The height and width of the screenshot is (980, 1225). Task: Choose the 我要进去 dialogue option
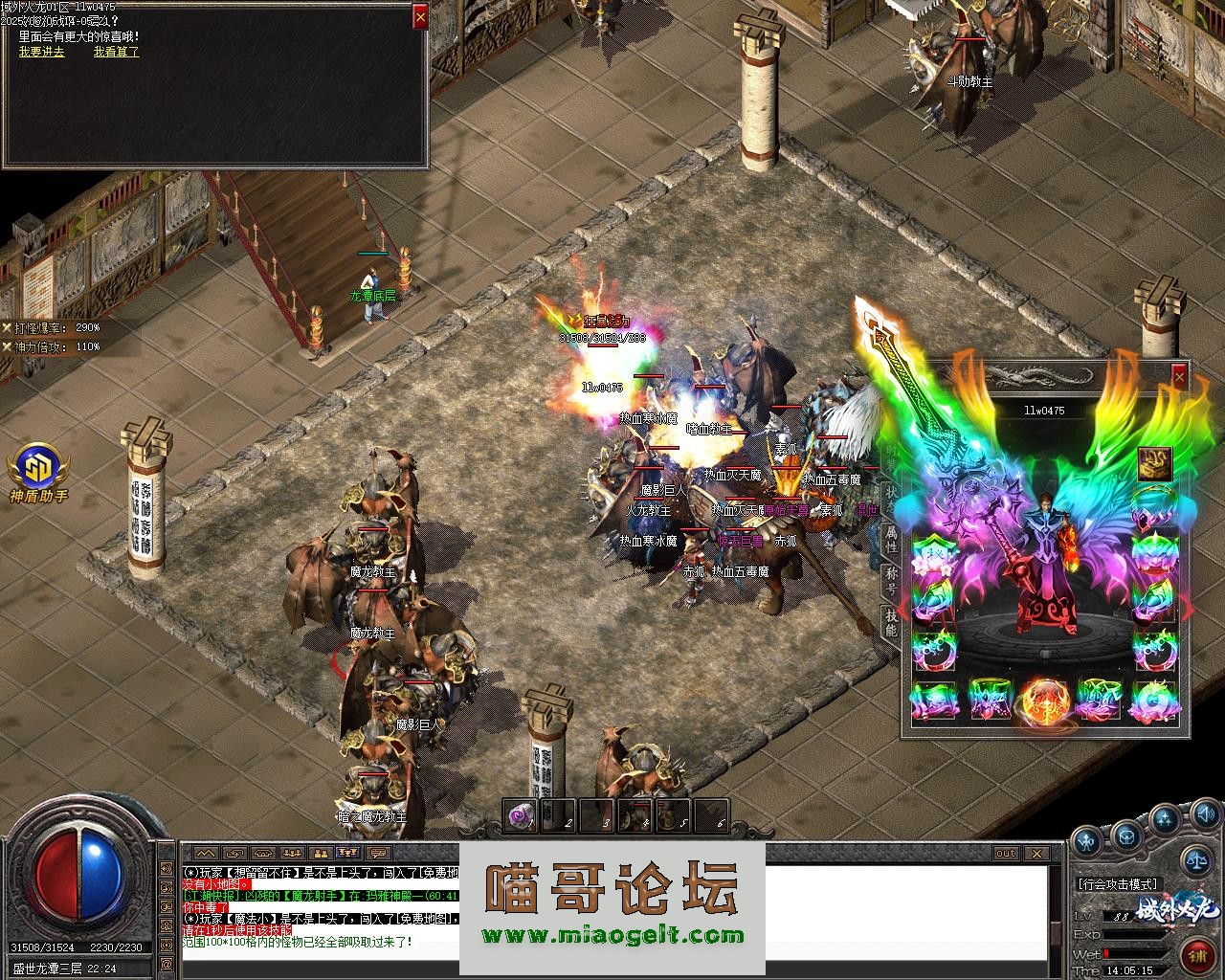[41, 52]
